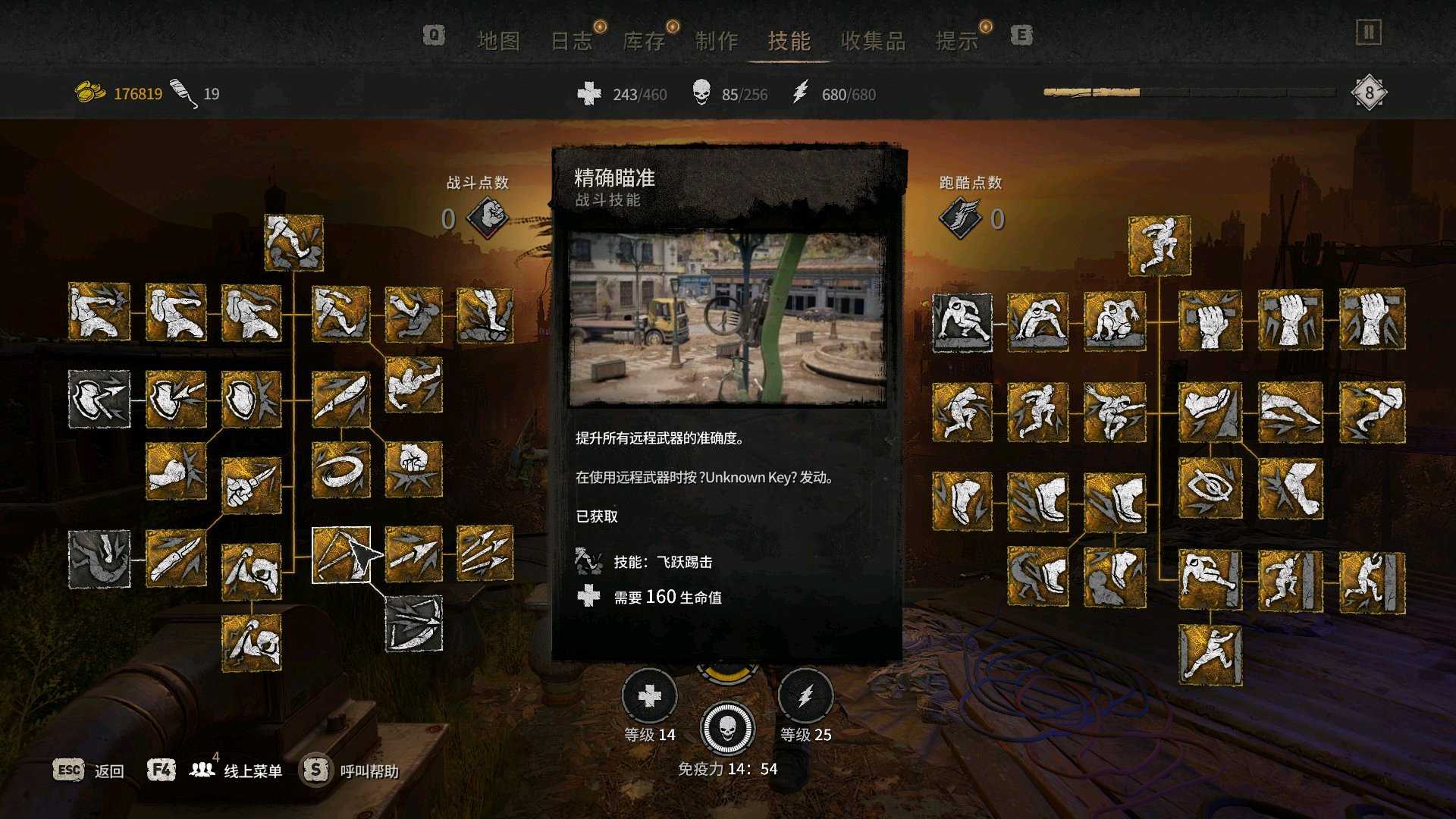Click the stamina lightning icon showing 680/680
Viewport: 1456px width, 819px height.
coord(799,94)
